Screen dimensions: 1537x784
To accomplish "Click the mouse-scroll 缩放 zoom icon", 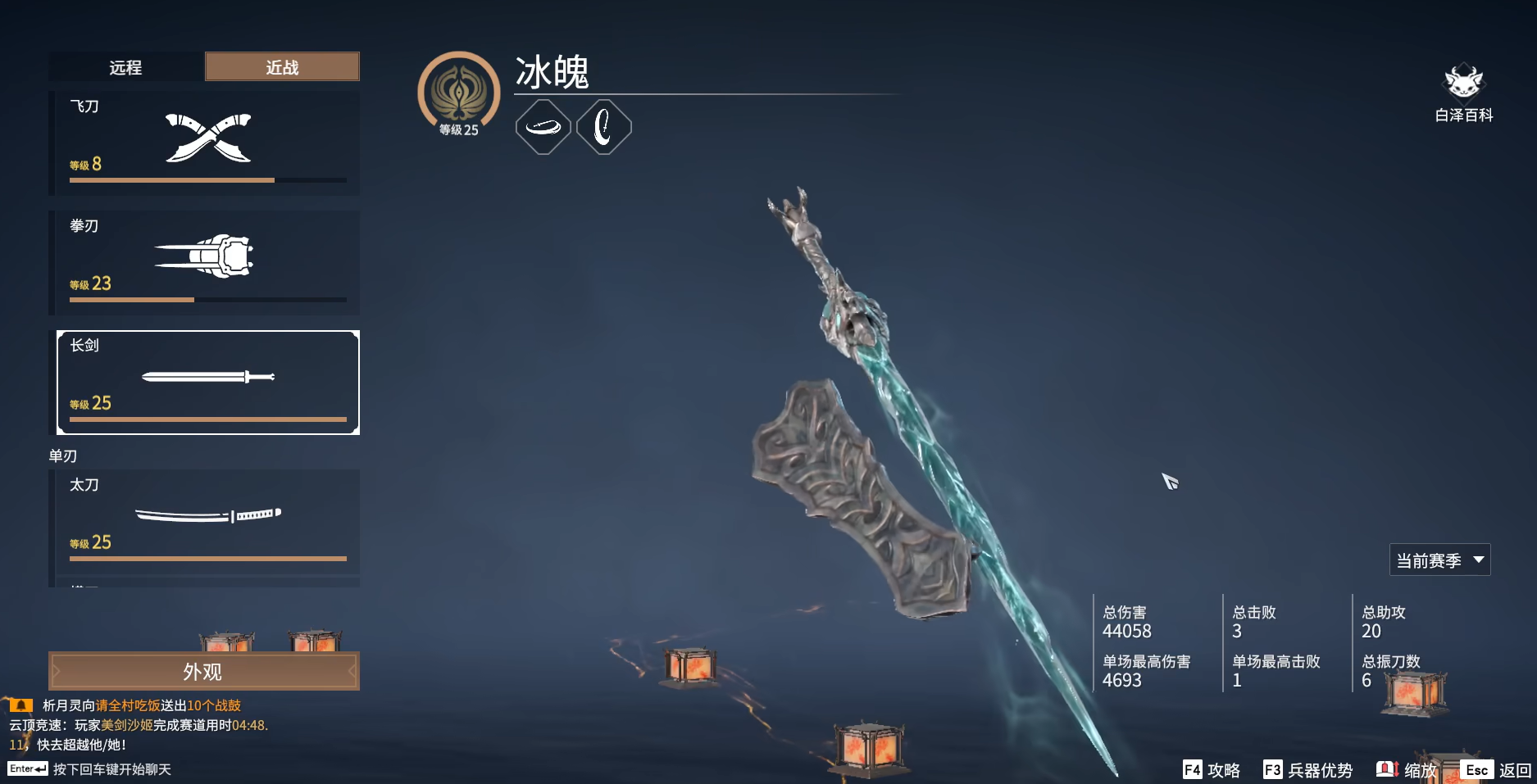I will (x=1388, y=770).
